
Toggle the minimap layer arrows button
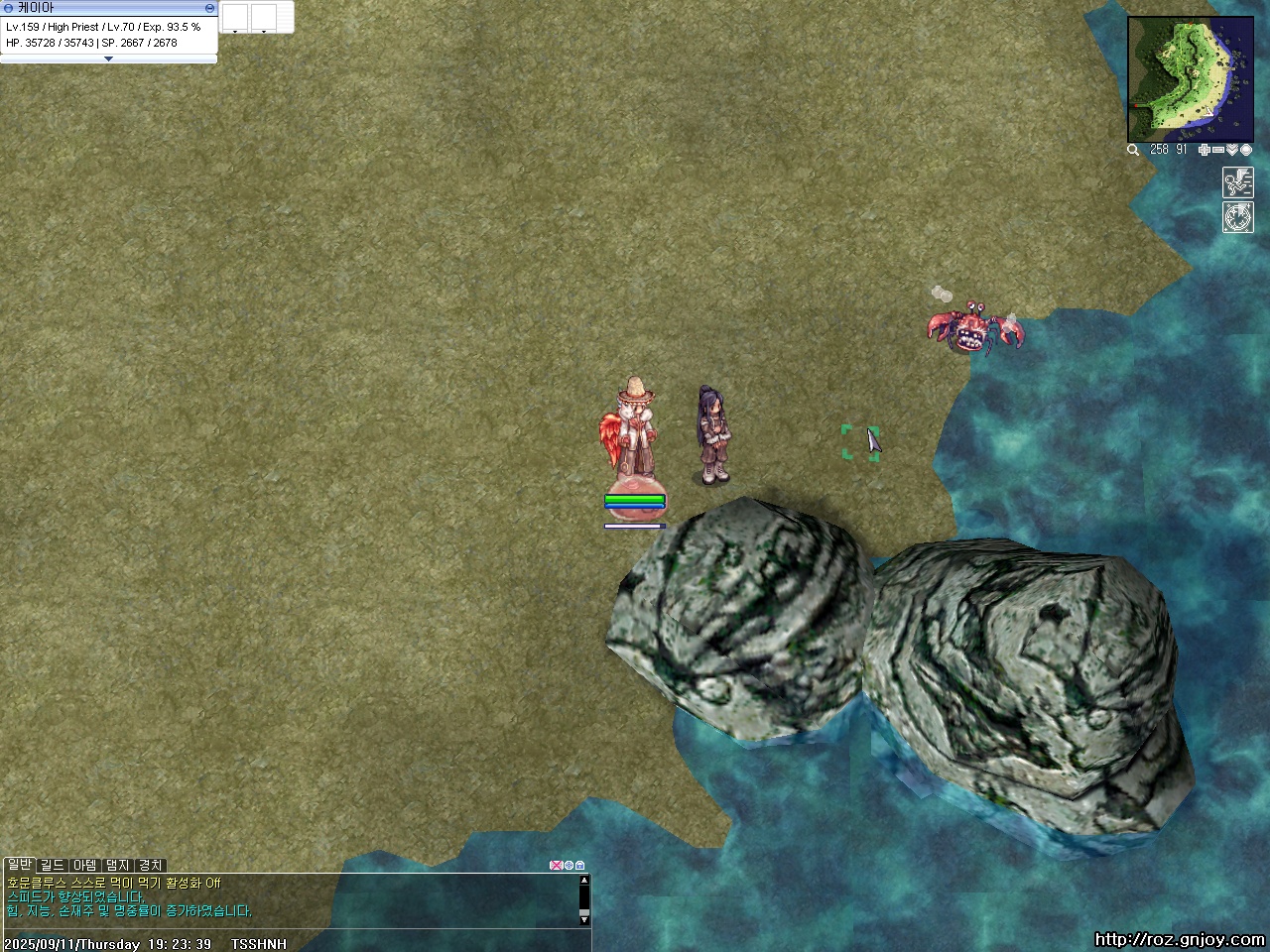click(x=1231, y=150)
